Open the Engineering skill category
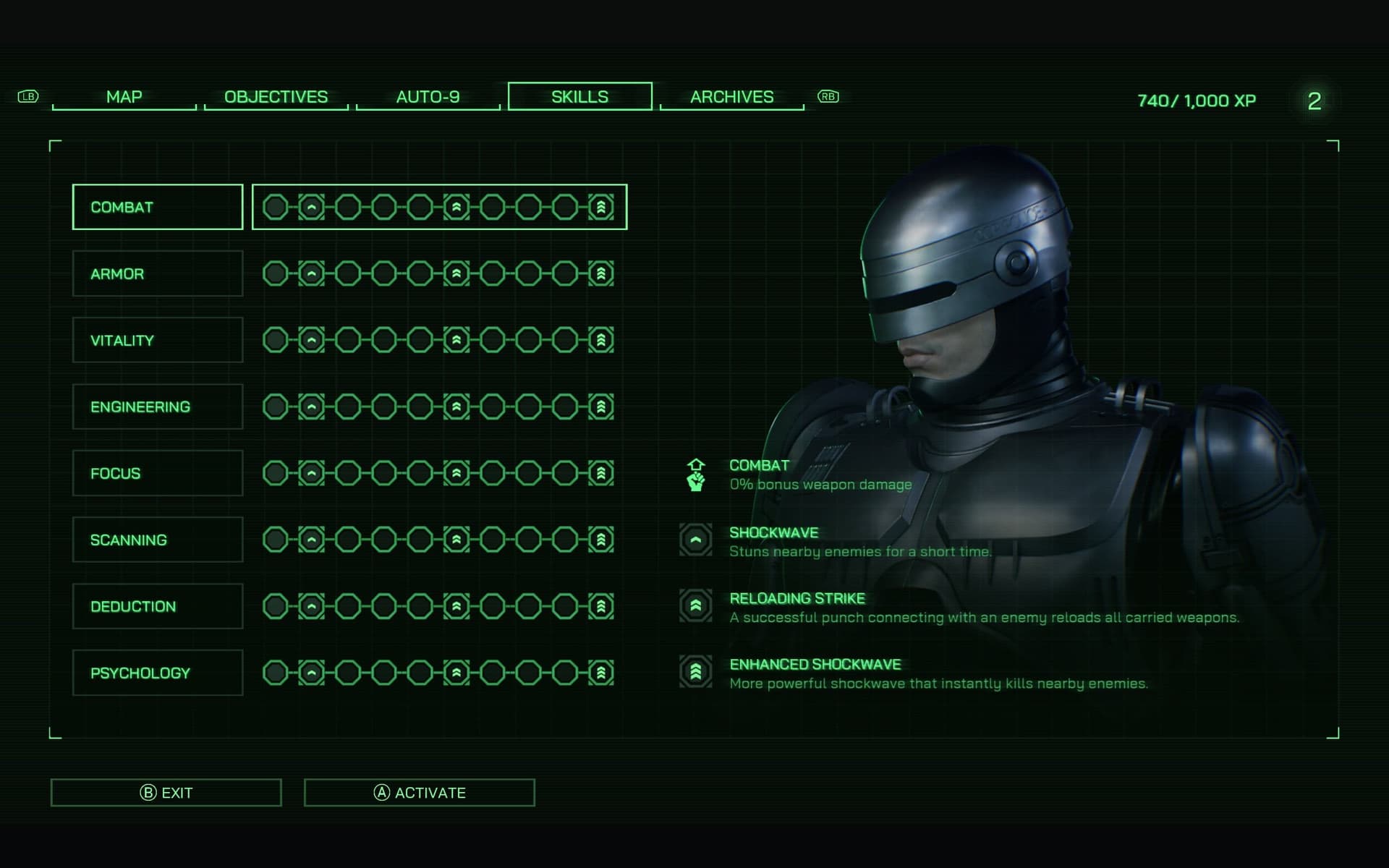The width and height of the screenshot is (1389, 868). point(158,407)
